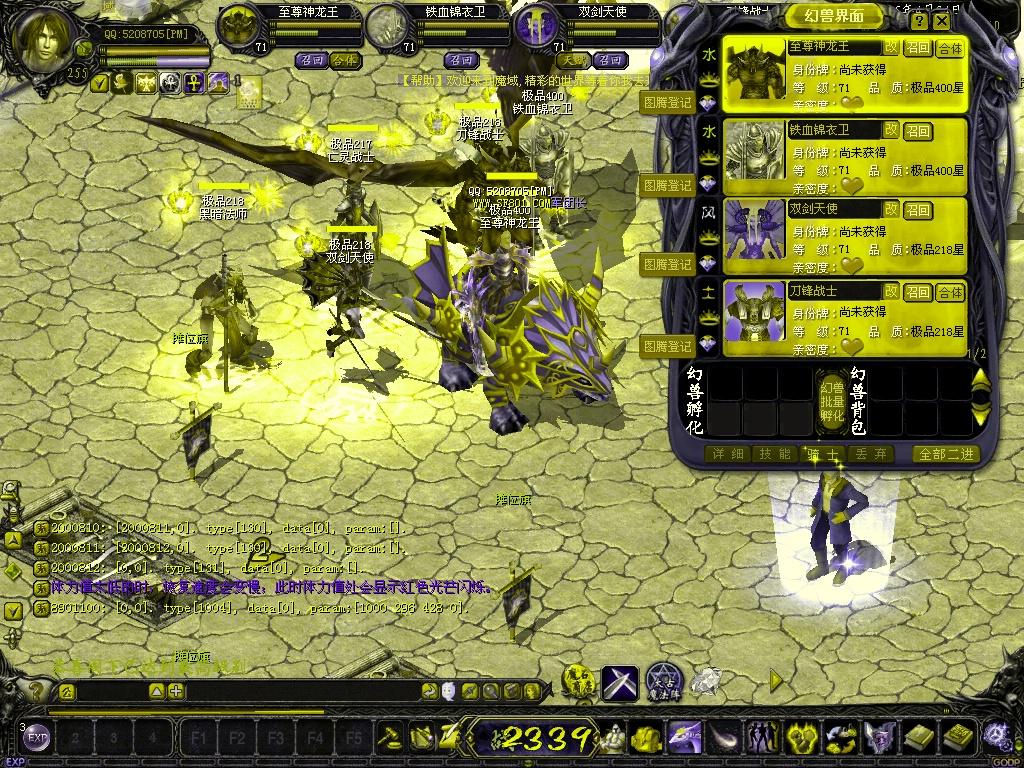Merge with 刀锋战士 using its 合体 button

tap(950, 292)
